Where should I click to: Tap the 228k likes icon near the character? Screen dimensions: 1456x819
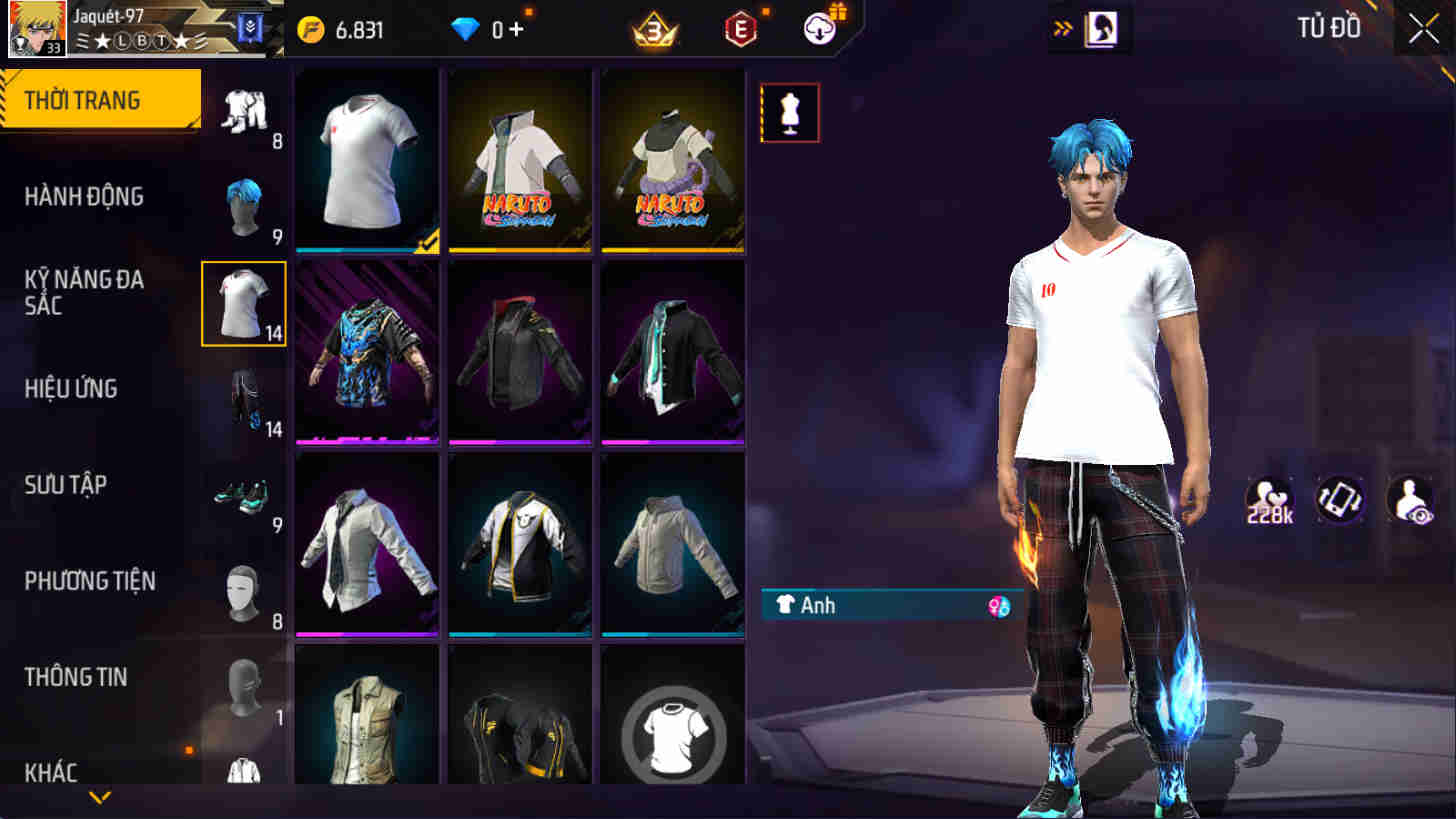1268,498
